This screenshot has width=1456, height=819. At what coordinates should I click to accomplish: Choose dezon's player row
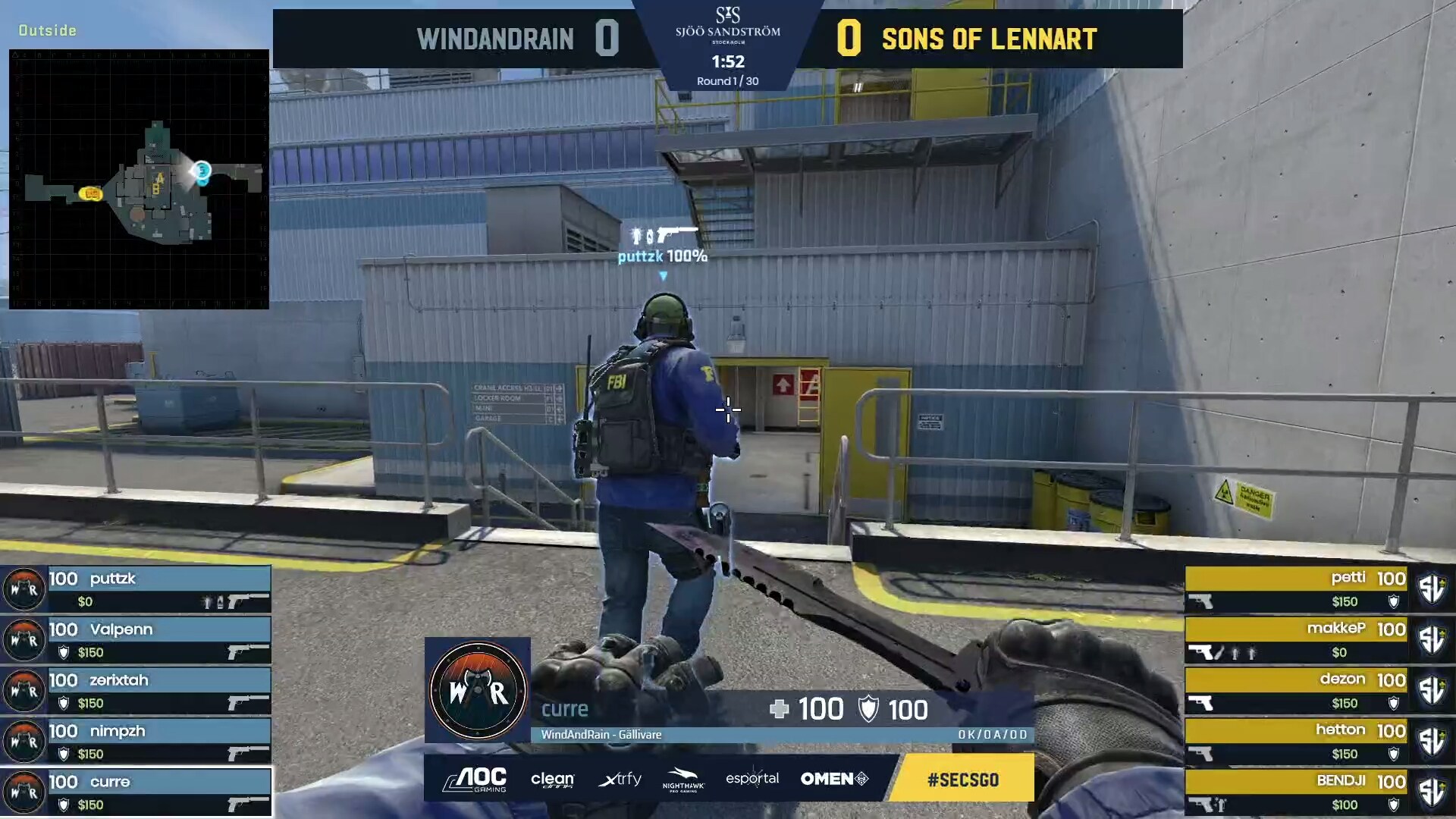[1297, 691]
